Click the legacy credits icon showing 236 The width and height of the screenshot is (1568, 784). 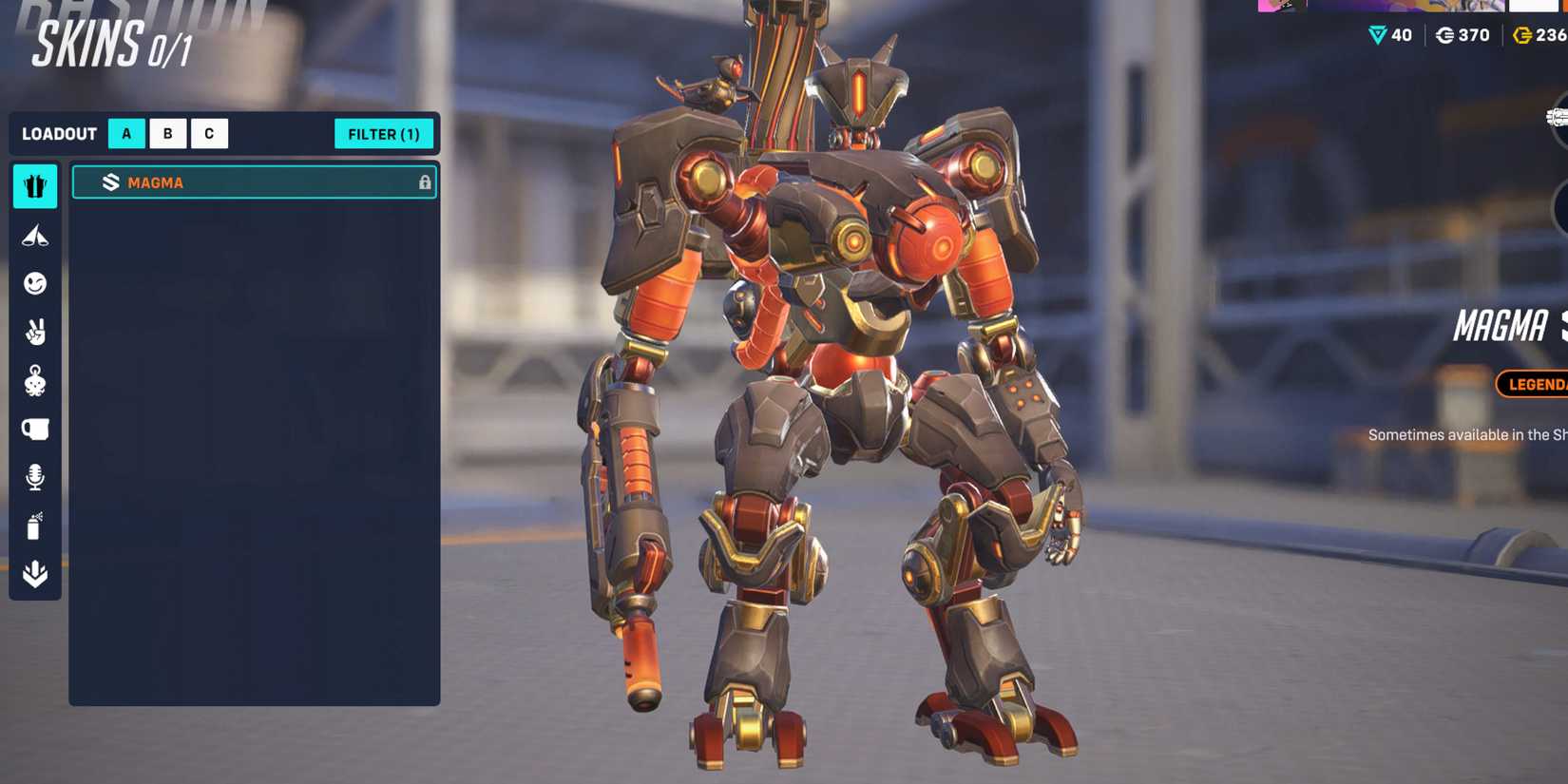pyautogui.click(x=1521, y=35)
